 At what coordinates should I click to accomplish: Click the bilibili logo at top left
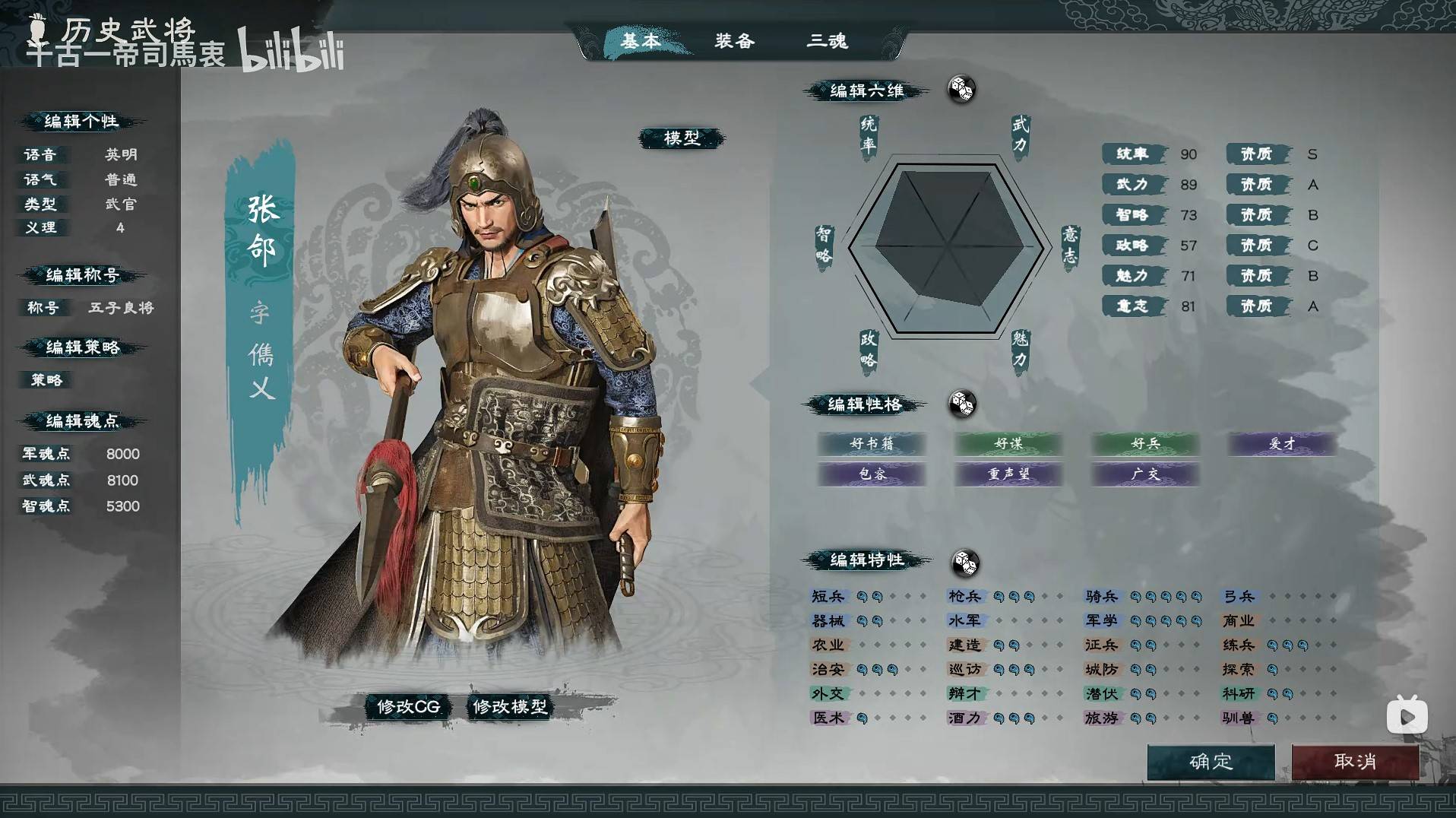291,49
